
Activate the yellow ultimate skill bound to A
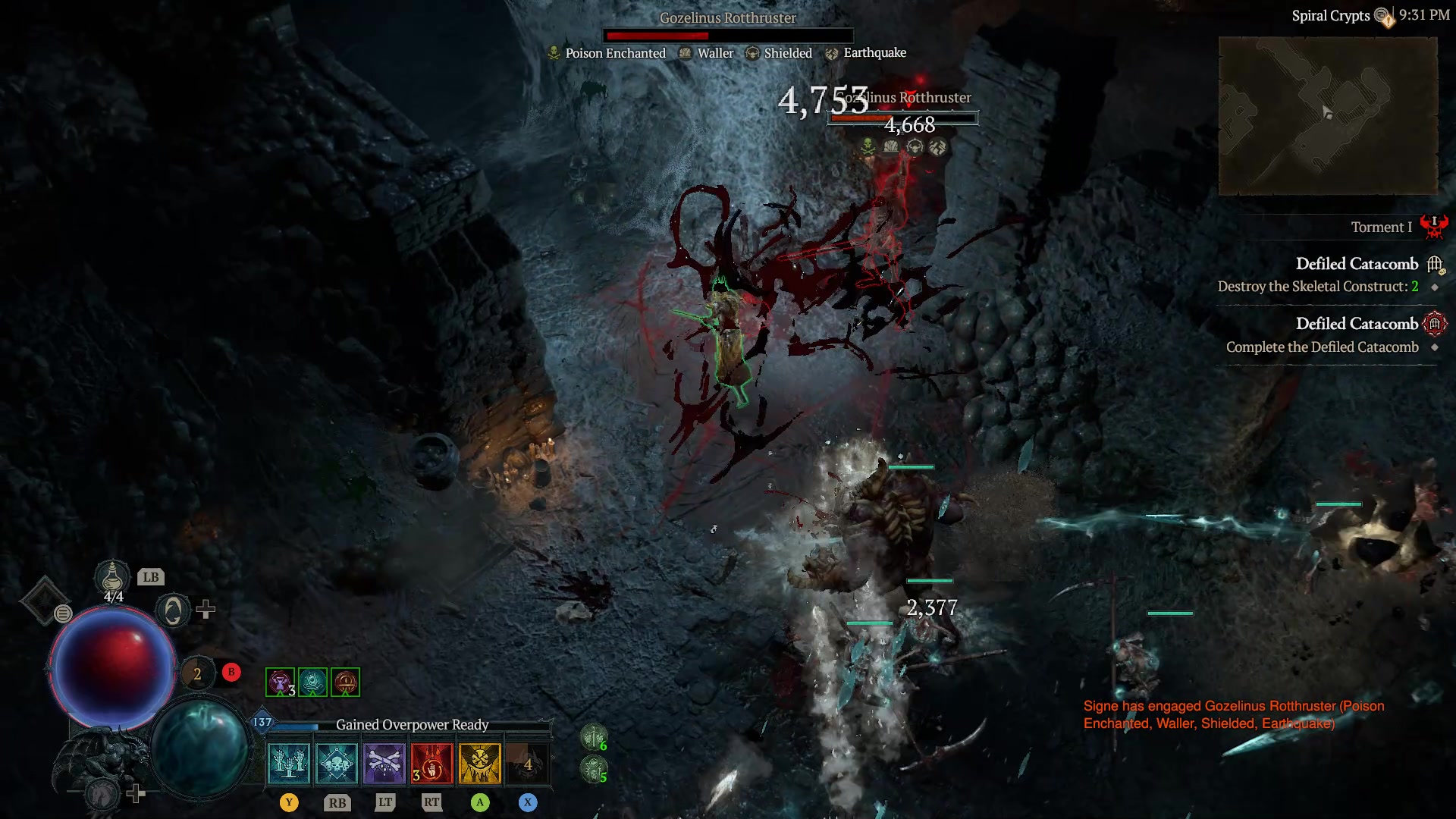479,764
